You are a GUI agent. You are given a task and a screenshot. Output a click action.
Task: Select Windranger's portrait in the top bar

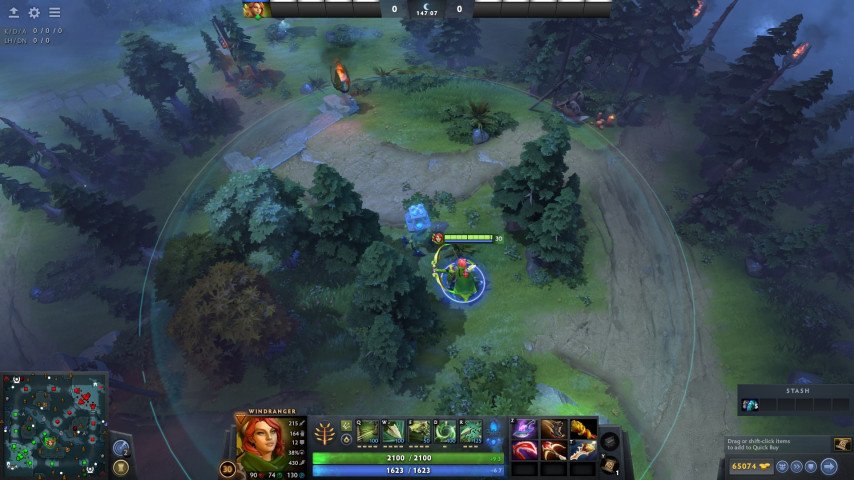(x=255, y=9)
